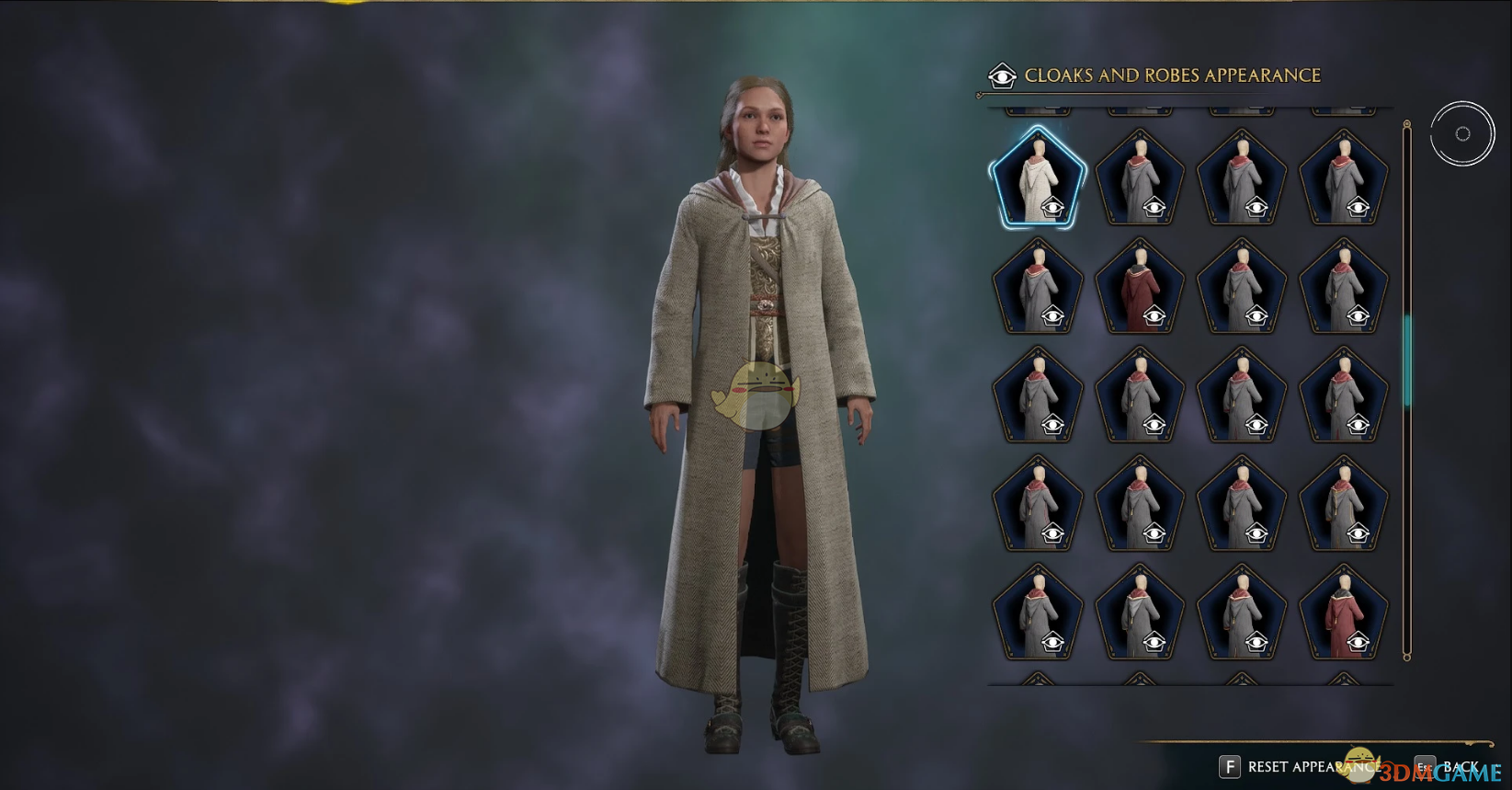Image resolution: width=1512 pixels, height=790 pixels.
Task: Click the circular emblem icon in the top-right corner
Action: [x=1462, y=132]
